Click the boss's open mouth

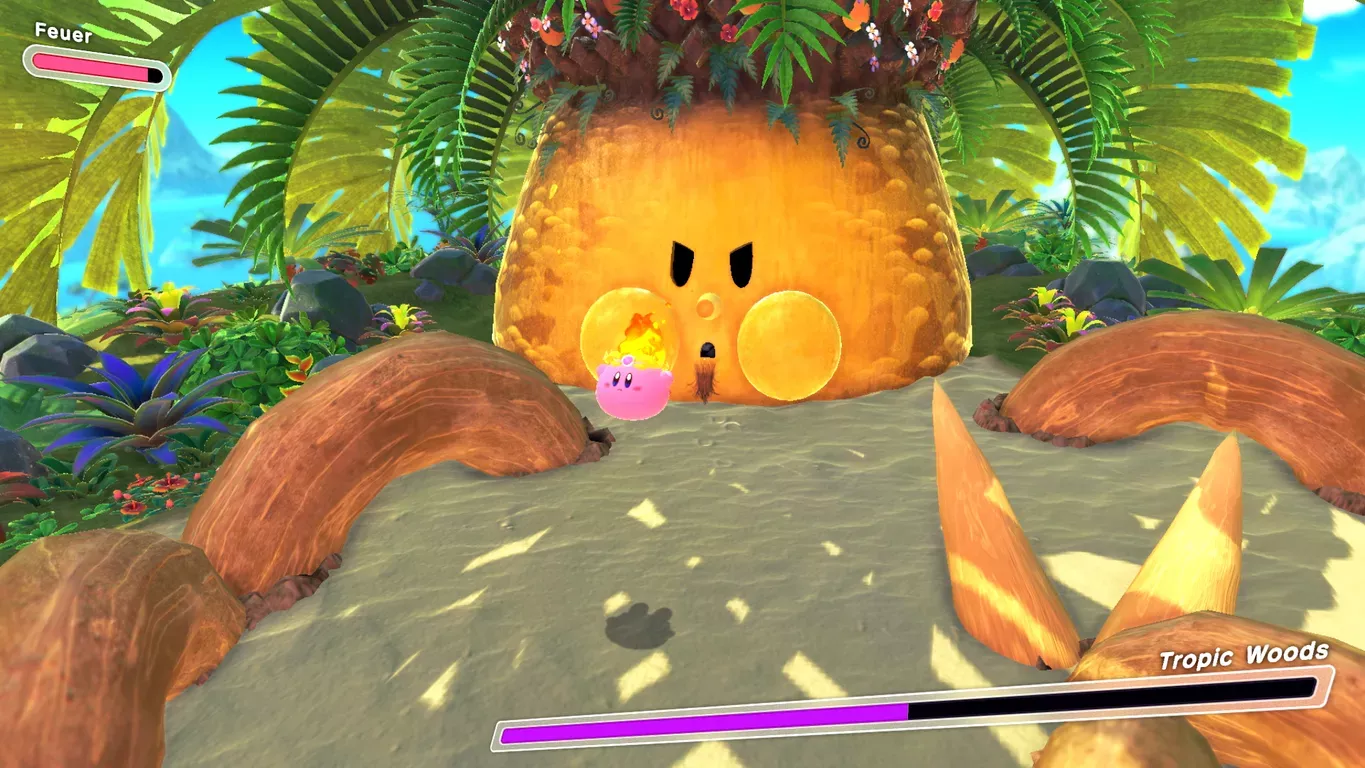(709, 349)
